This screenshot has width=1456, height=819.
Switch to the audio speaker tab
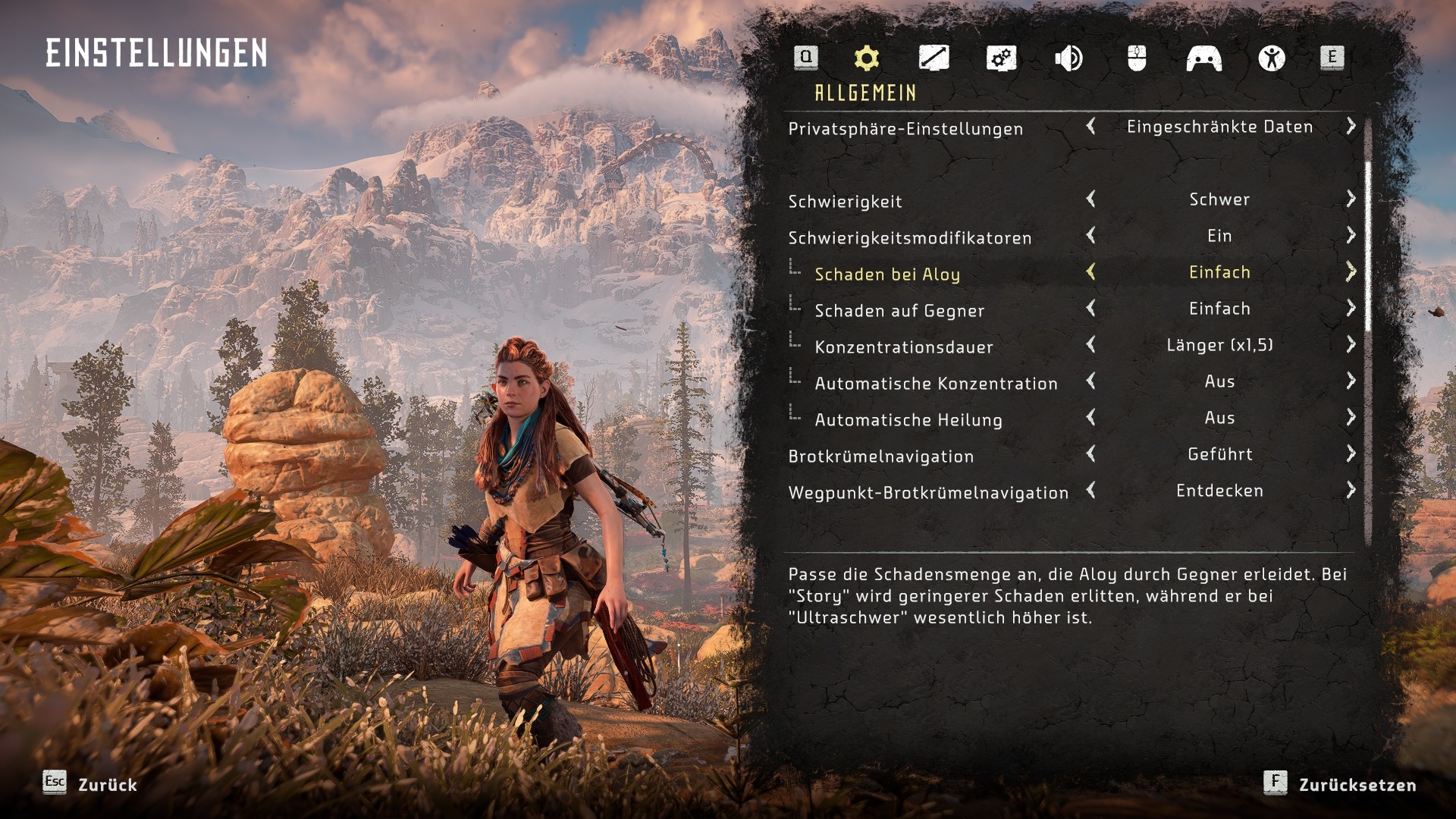point(1068,58)
